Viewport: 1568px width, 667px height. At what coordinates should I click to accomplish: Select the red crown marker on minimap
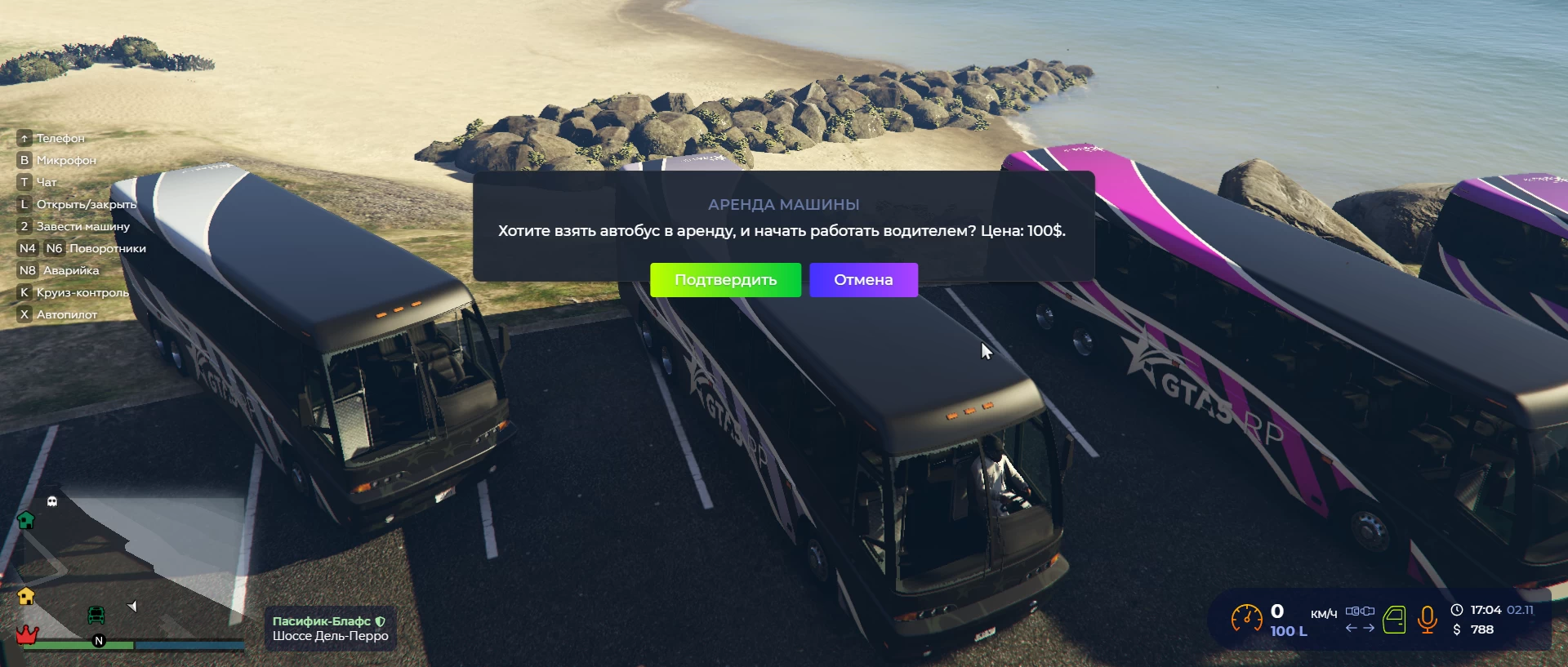[x=27, y=634]
